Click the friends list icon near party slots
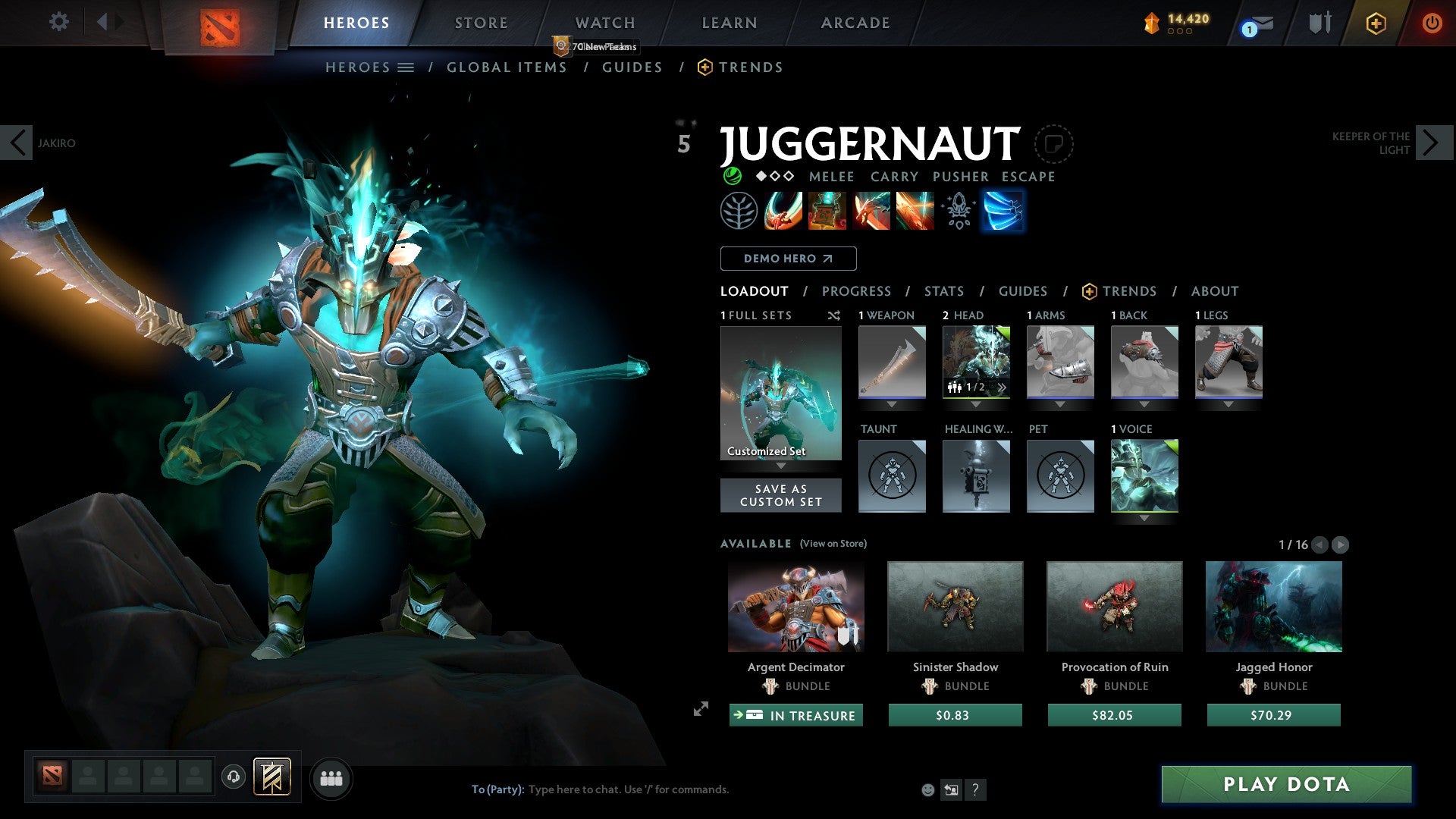The width and height of the screenshot is (1456, 819). click(331, 778)
